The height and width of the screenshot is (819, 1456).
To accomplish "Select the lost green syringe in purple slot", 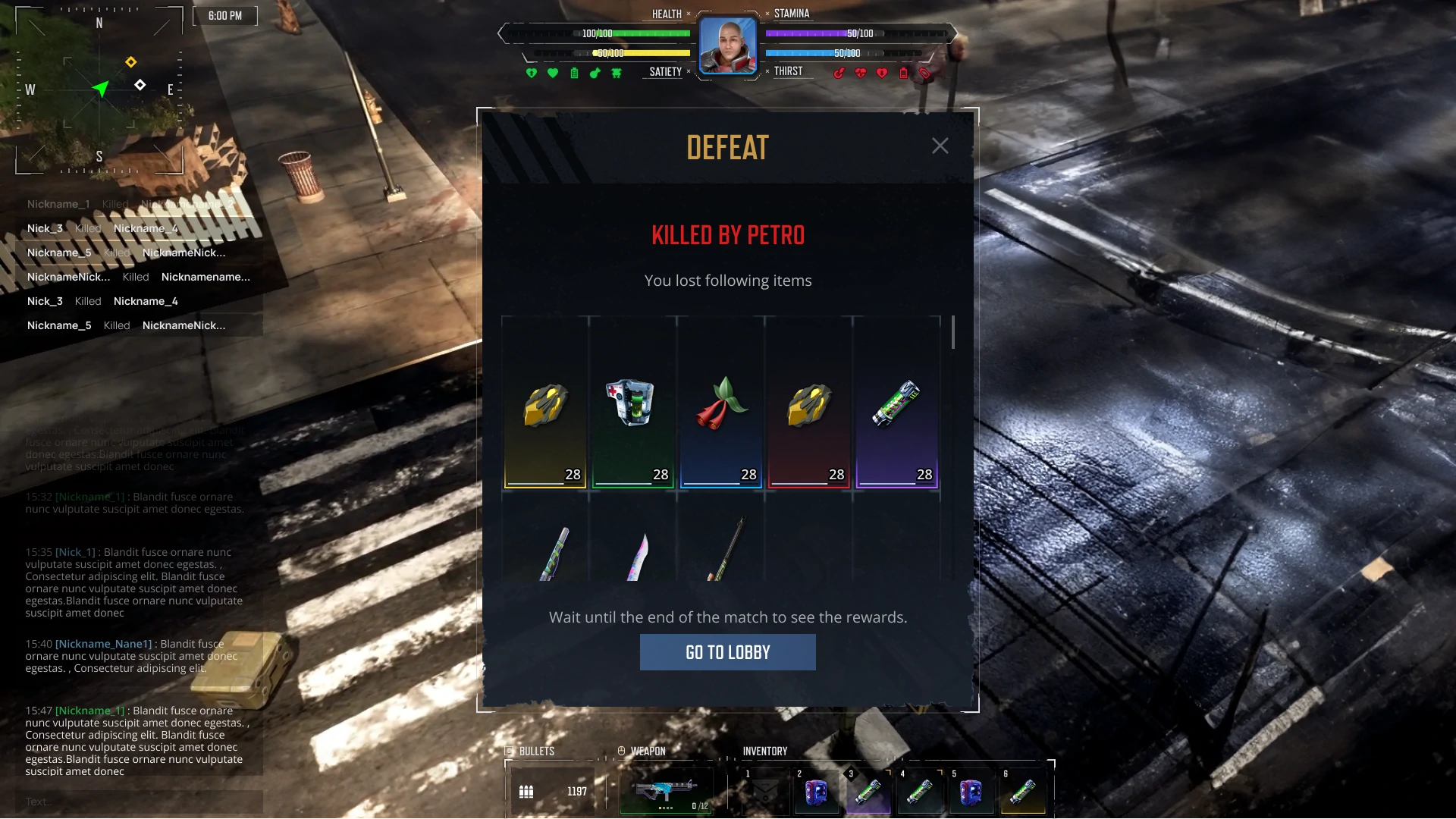I will (896, 403).
